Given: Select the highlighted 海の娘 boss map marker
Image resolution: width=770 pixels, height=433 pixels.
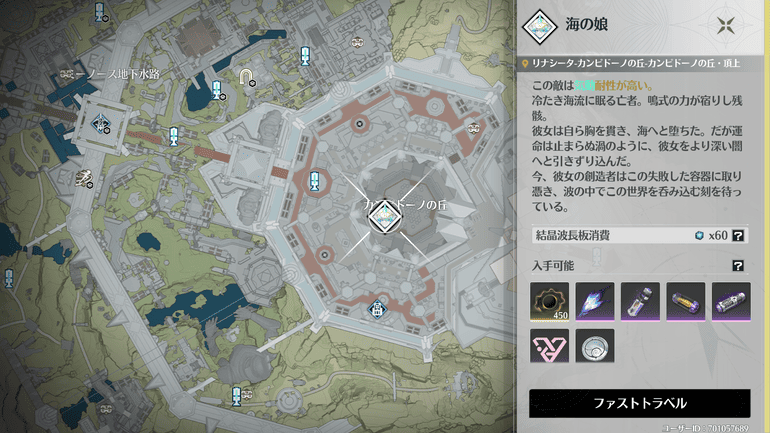Looking at the screenshot, I should (384, 214).
